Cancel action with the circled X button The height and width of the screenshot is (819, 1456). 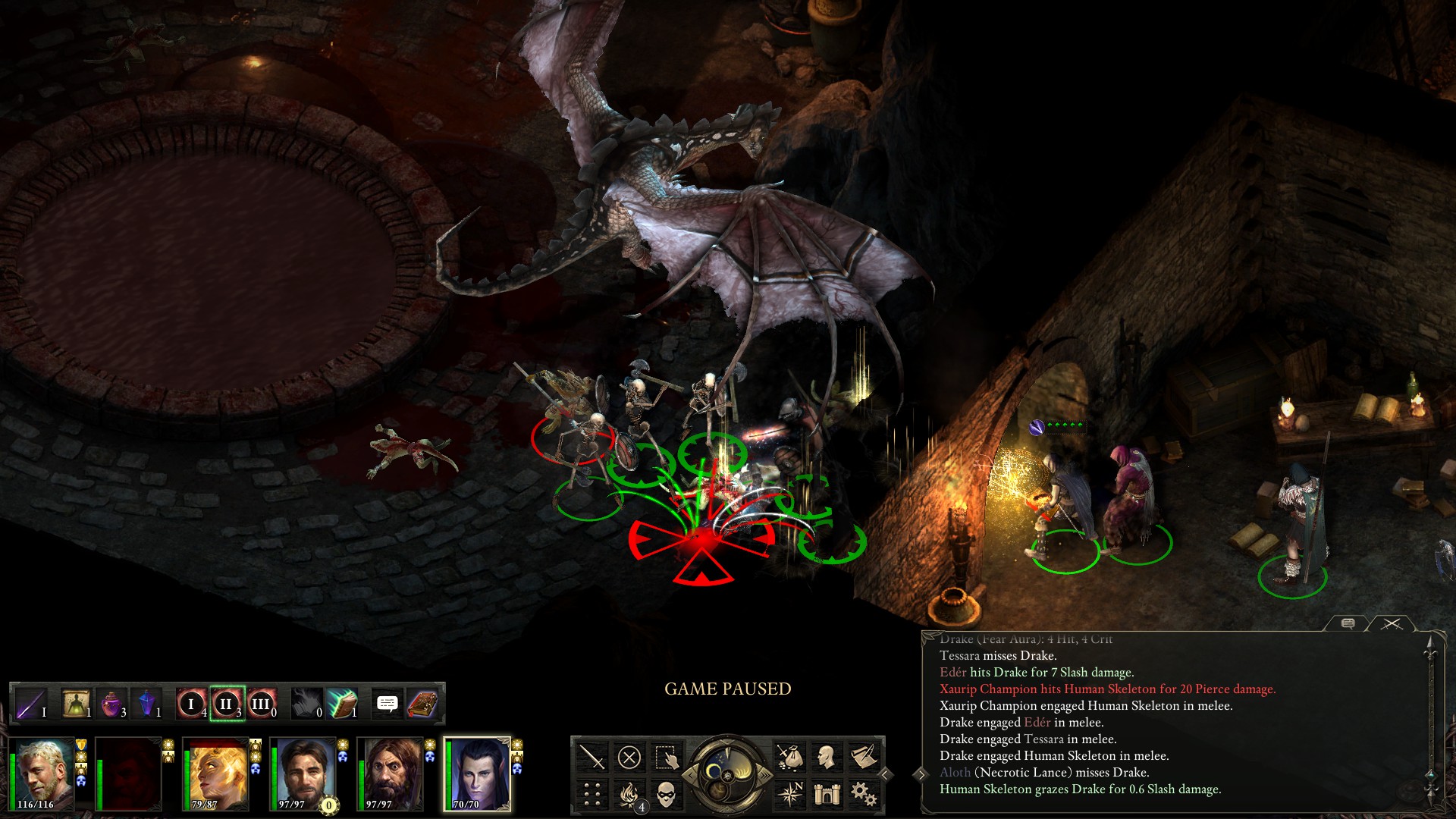[629, 757]
